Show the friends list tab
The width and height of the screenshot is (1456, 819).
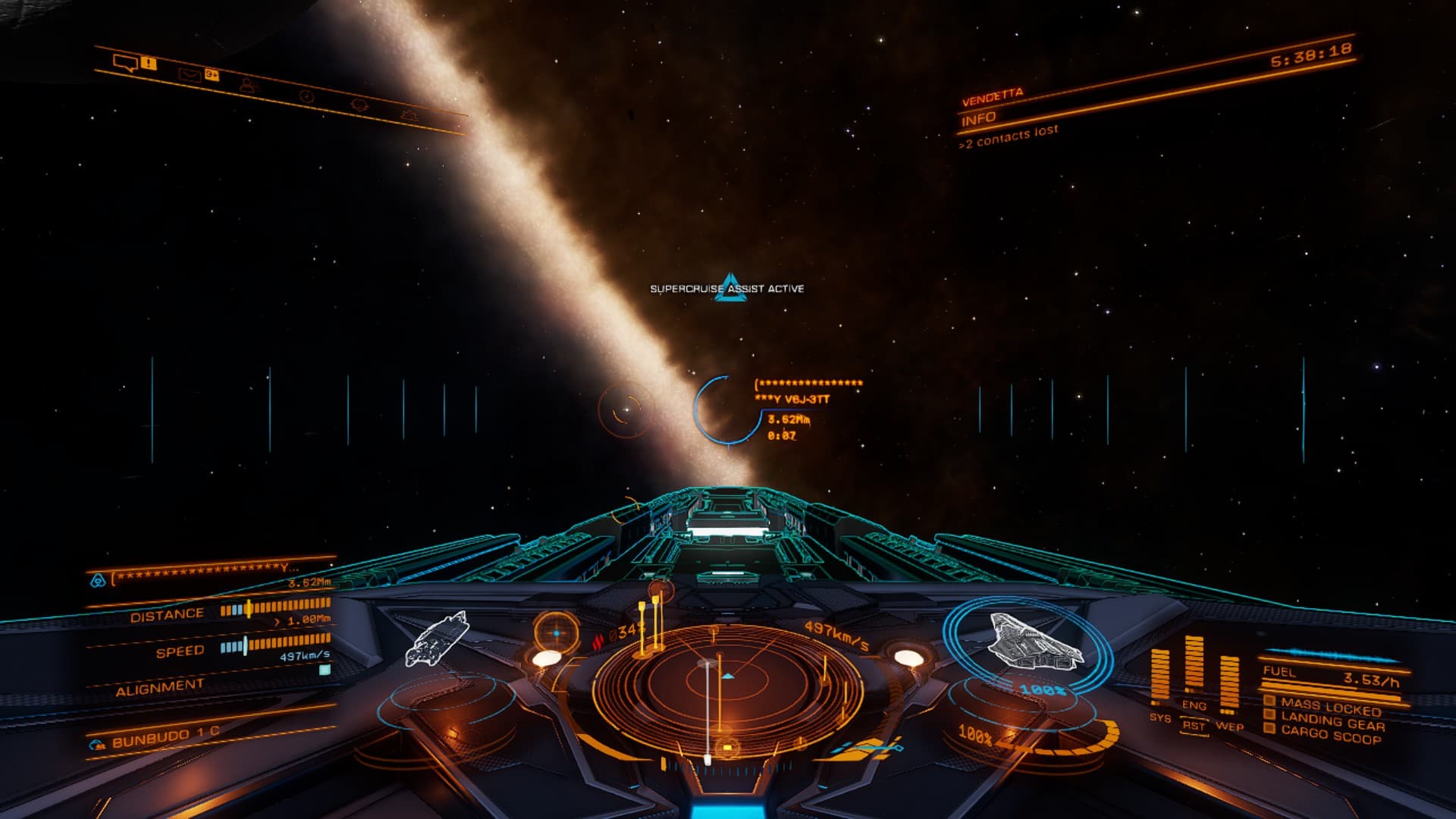tap(248, 85)
